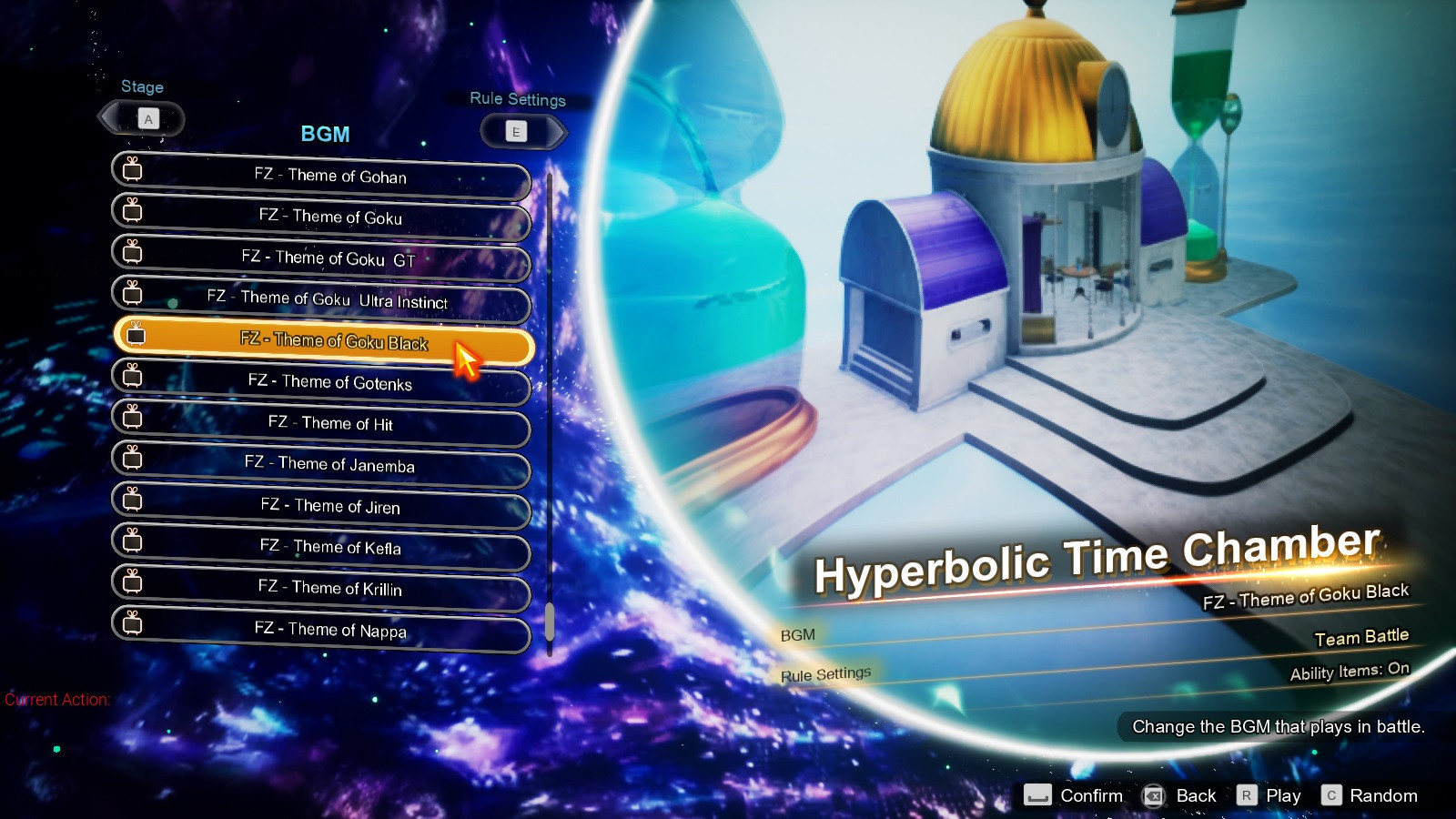Screen dimensions: 1456x819
Task: Click the R key icon for Play
Action: (x=1245, y=794)
